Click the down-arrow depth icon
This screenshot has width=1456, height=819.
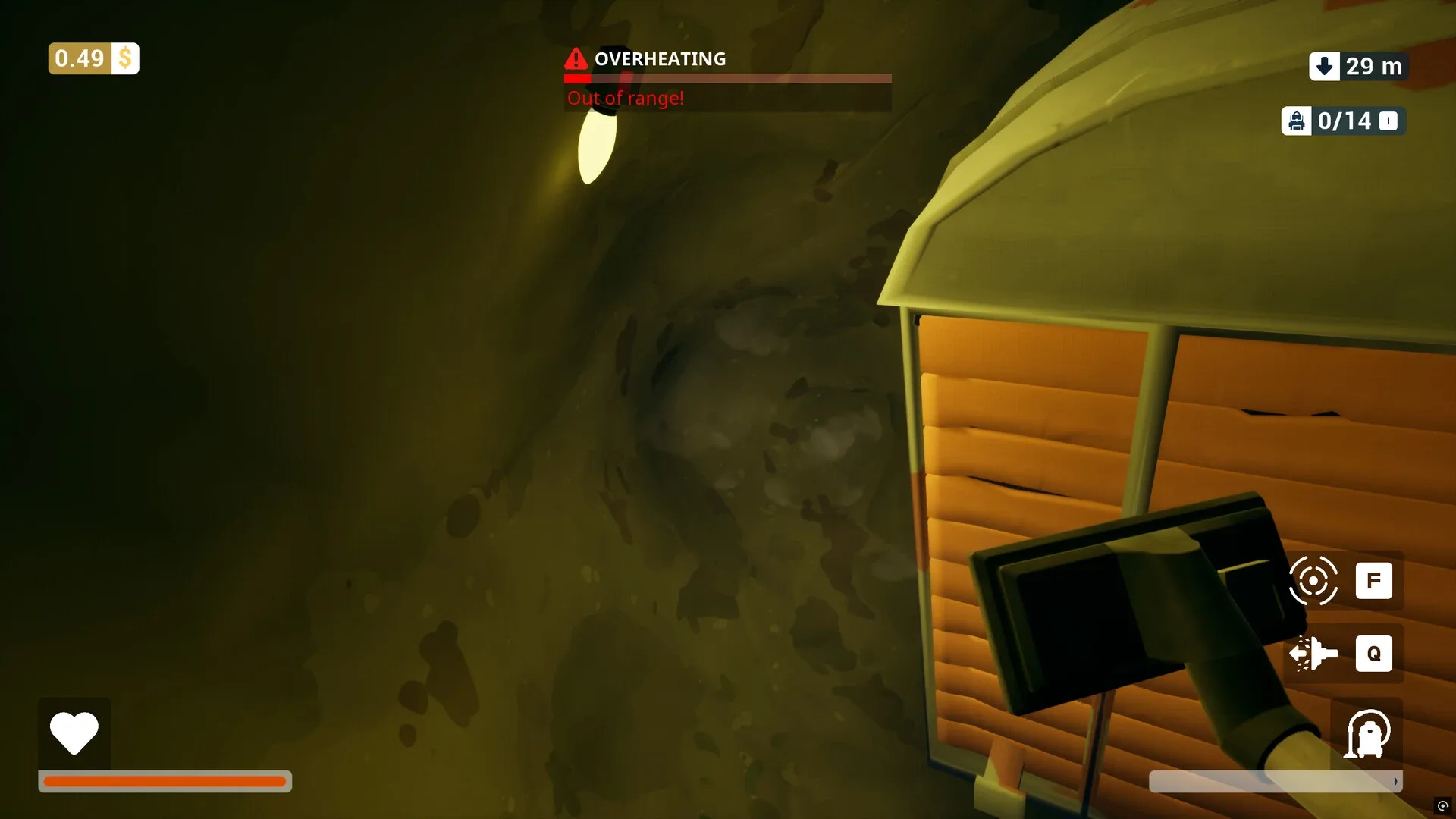pyautogui.click(x=1324, y=67)
